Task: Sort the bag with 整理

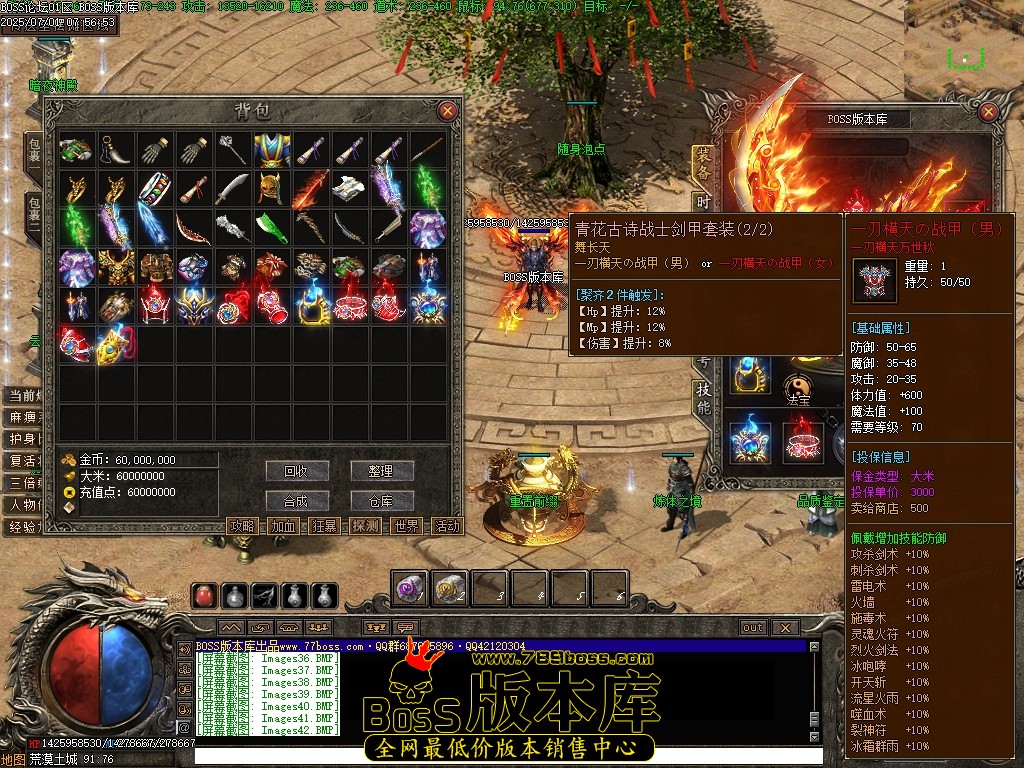Action: (381, 471)
